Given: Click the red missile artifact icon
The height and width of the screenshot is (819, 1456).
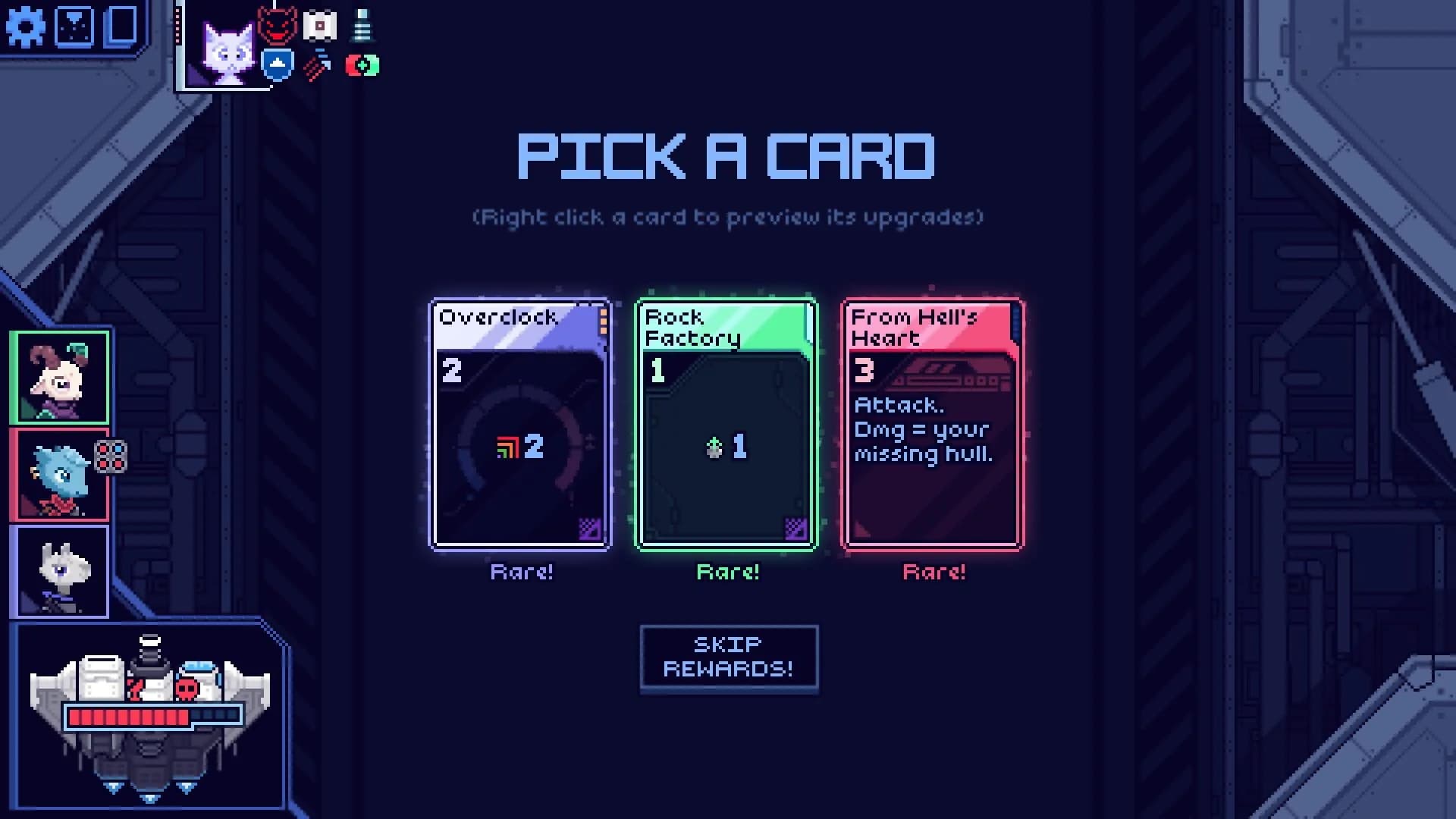Looking at the screenshot, I should [318, 67].
